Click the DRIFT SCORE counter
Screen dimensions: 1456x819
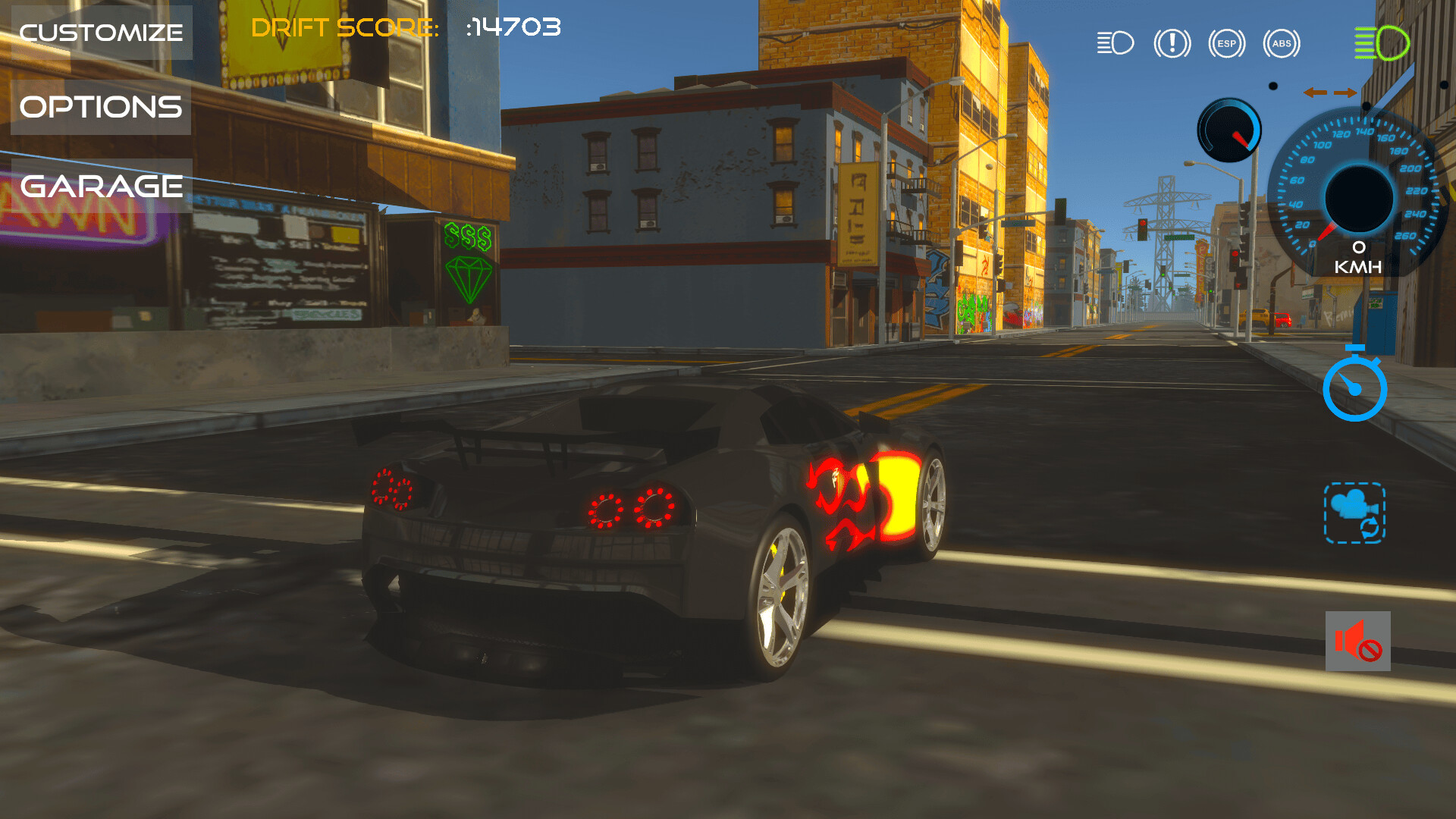pyautogui.click(x=406, y=28)
